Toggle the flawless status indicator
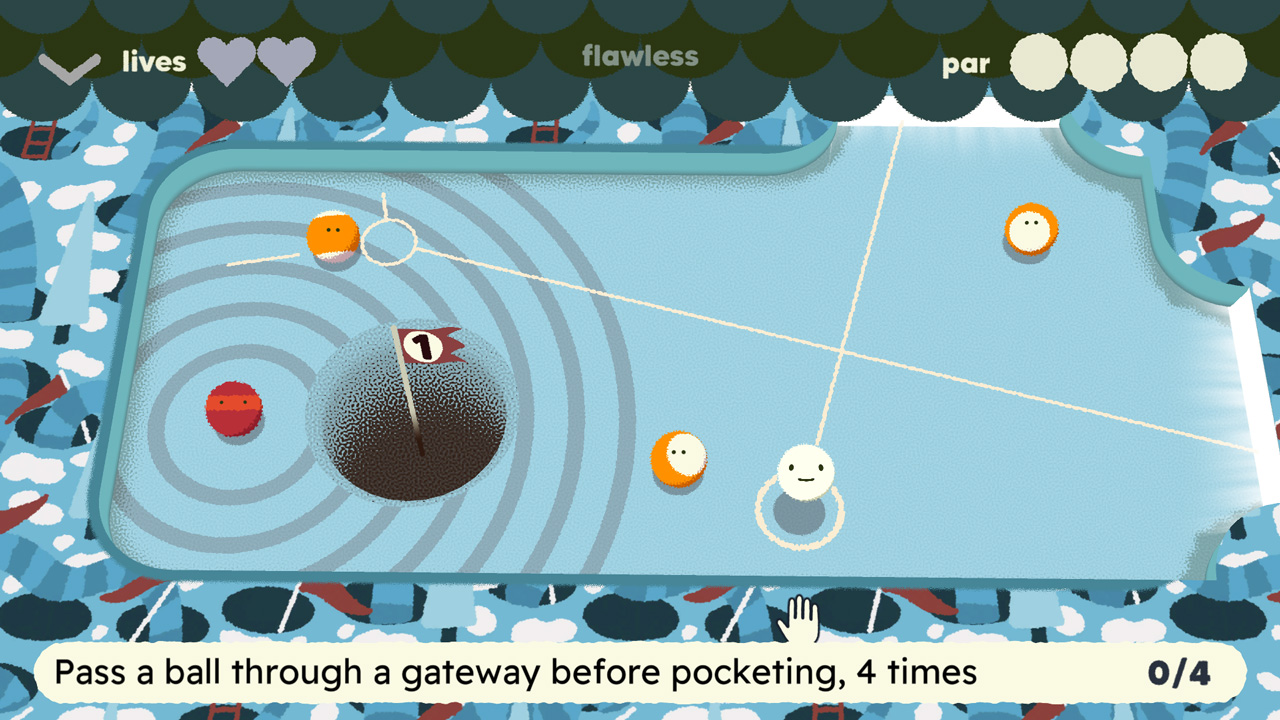 pyautogui.click(x=638, y=58)
